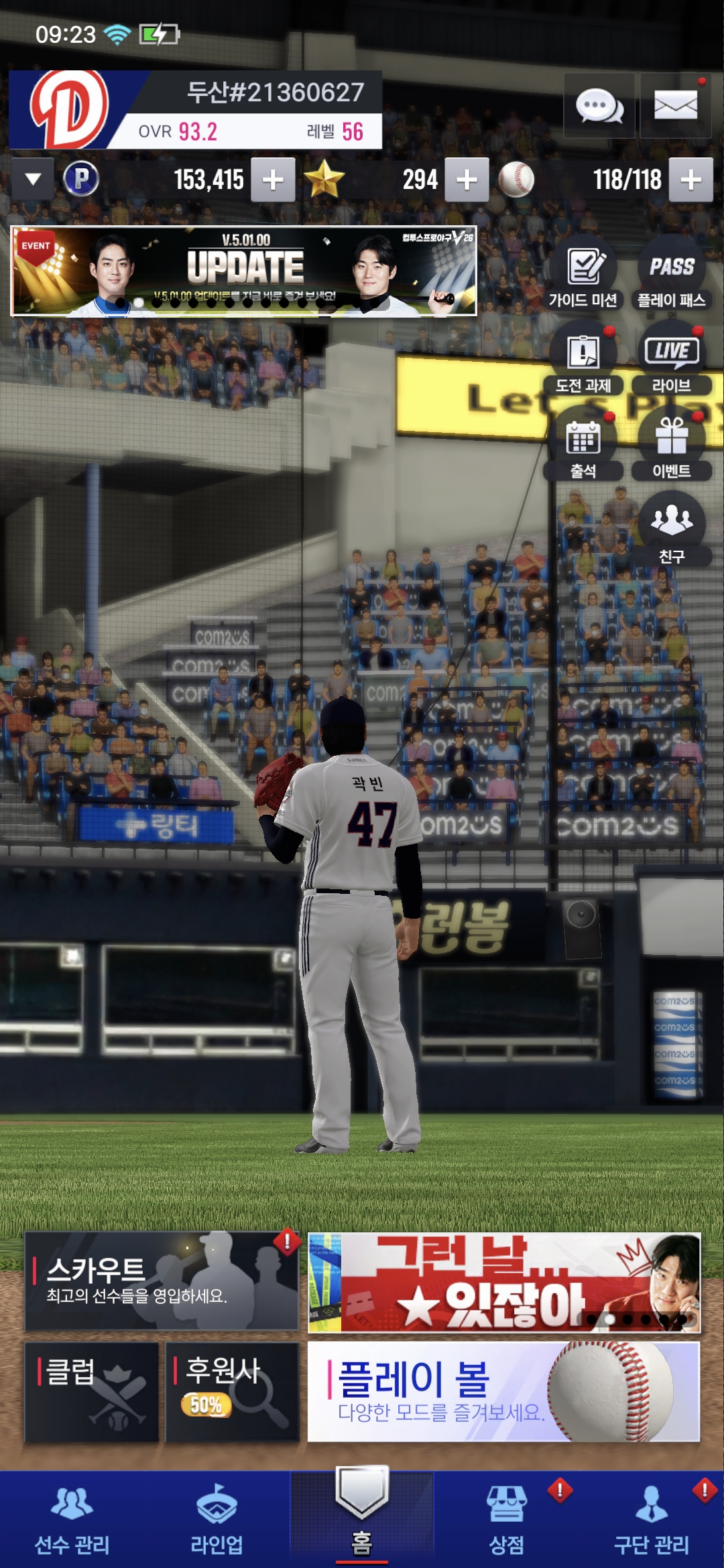Switch to the 선수 관리 tab

(72, 1520)
